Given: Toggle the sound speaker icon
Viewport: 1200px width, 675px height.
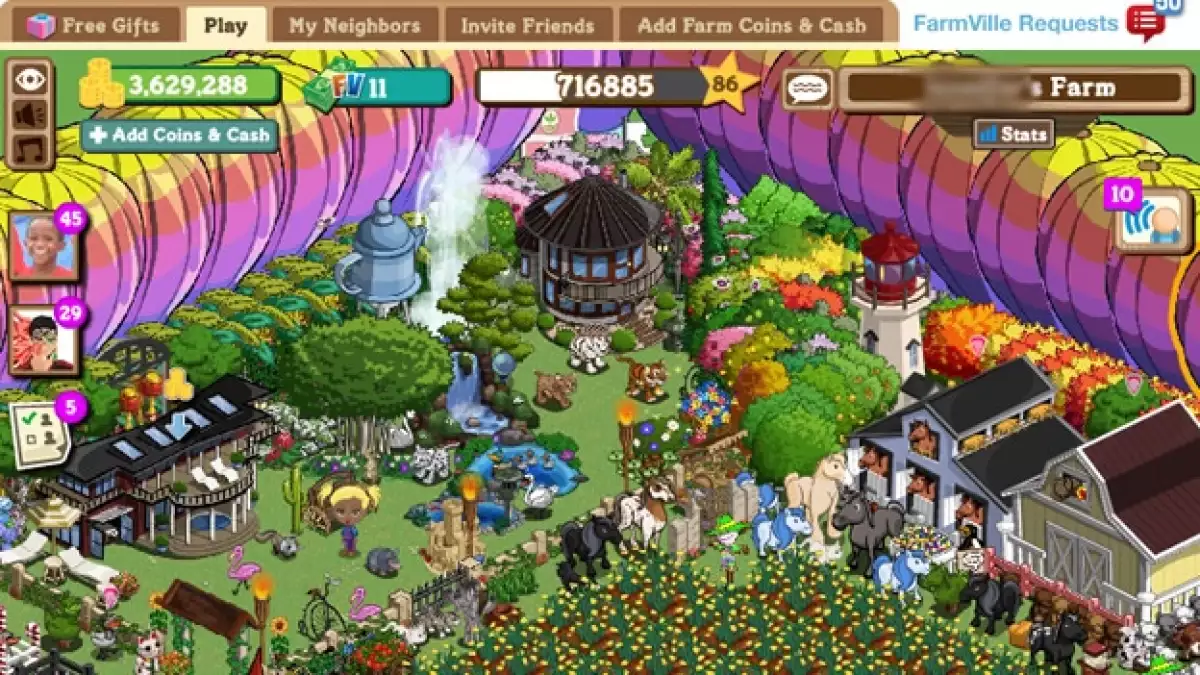Looking at the screenshot, I should tap(29, 115).
